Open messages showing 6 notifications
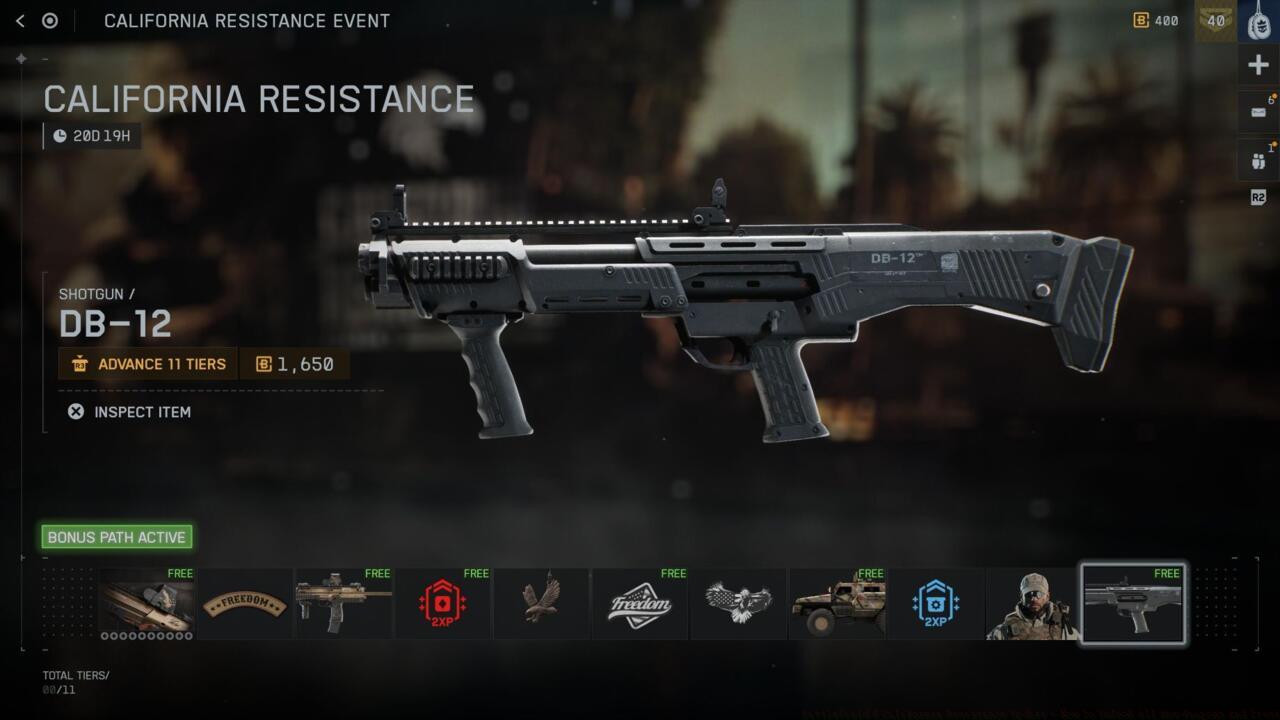The height and width of the screenshot is (720, 1280). pyautogui.click(x=1258, y=110)
